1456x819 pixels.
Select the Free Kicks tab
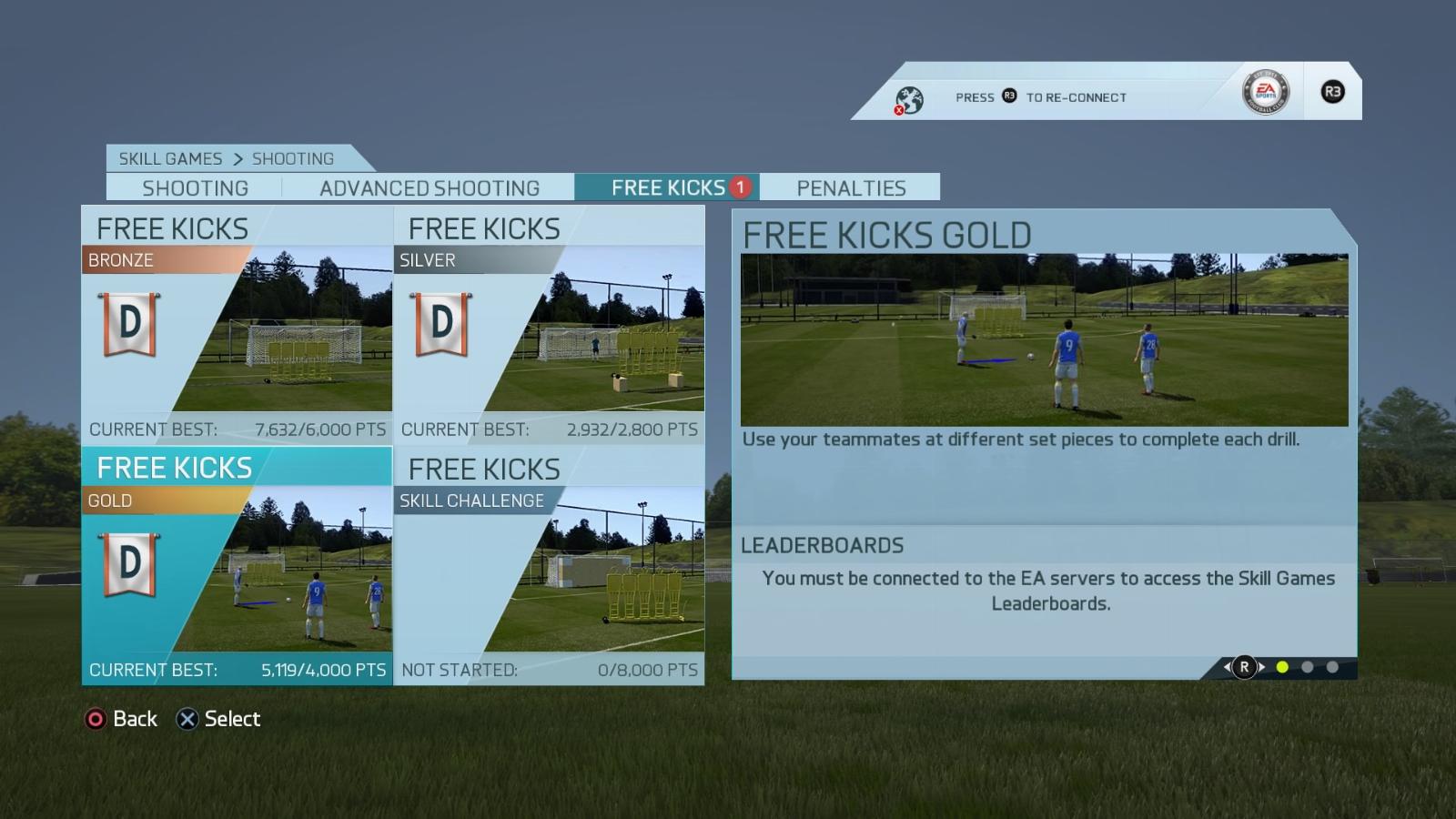(668, 187)
